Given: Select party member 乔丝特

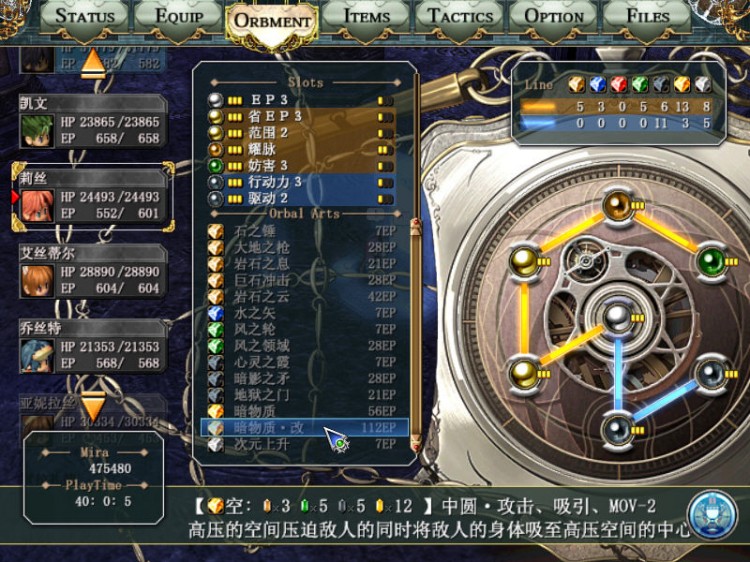Looking at the screenshot, I should (x=92, y=348).
